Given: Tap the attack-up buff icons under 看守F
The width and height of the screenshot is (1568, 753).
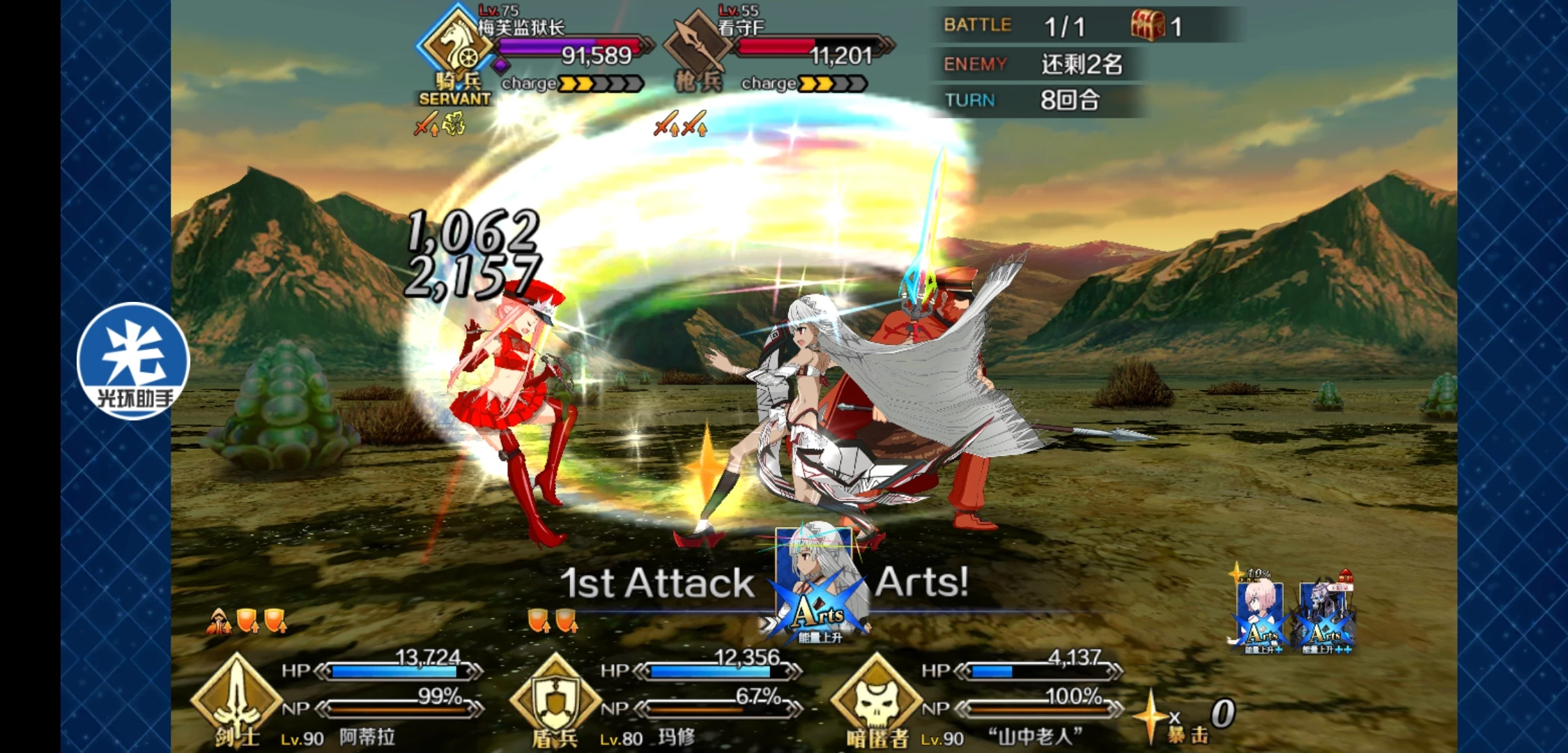Looking at the screenshot, I should coord(680,125).
